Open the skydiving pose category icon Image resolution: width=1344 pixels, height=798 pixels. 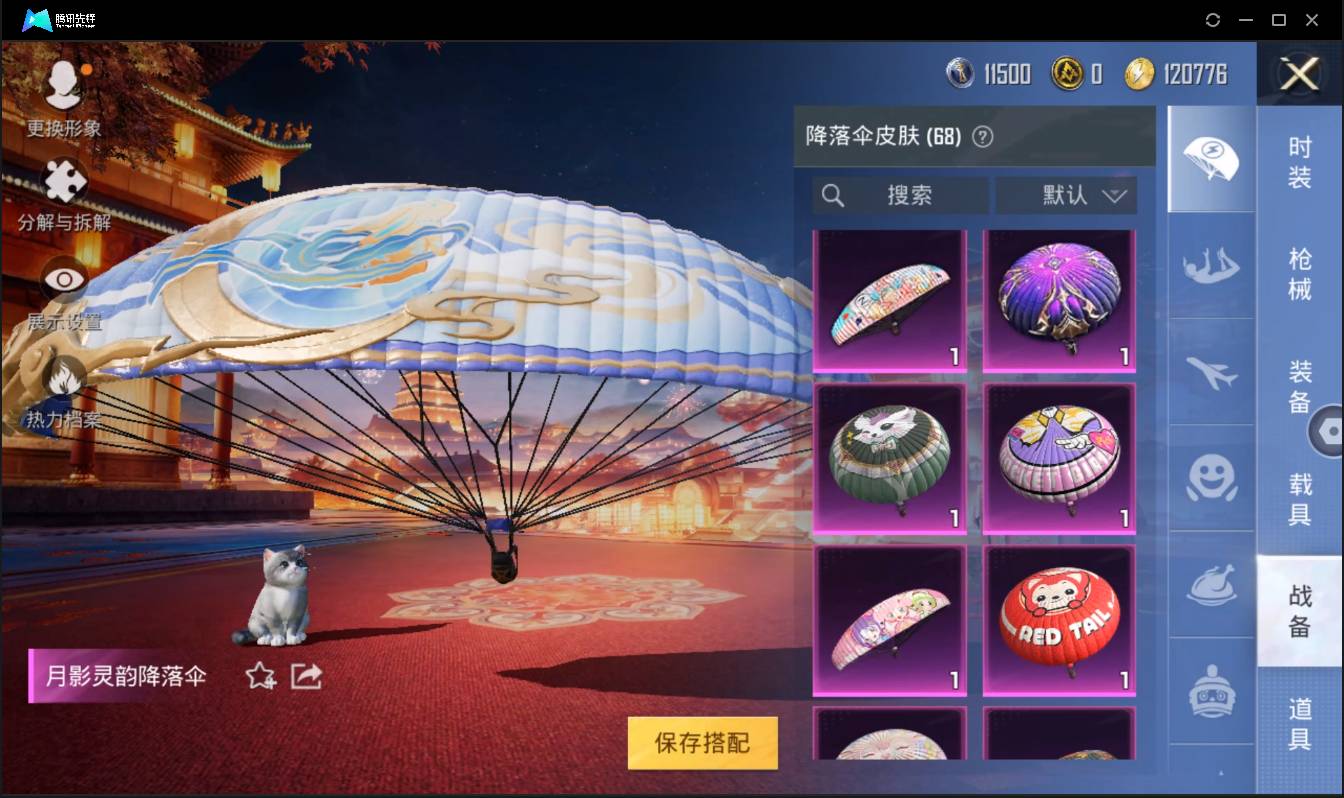tap(1211, 267)
